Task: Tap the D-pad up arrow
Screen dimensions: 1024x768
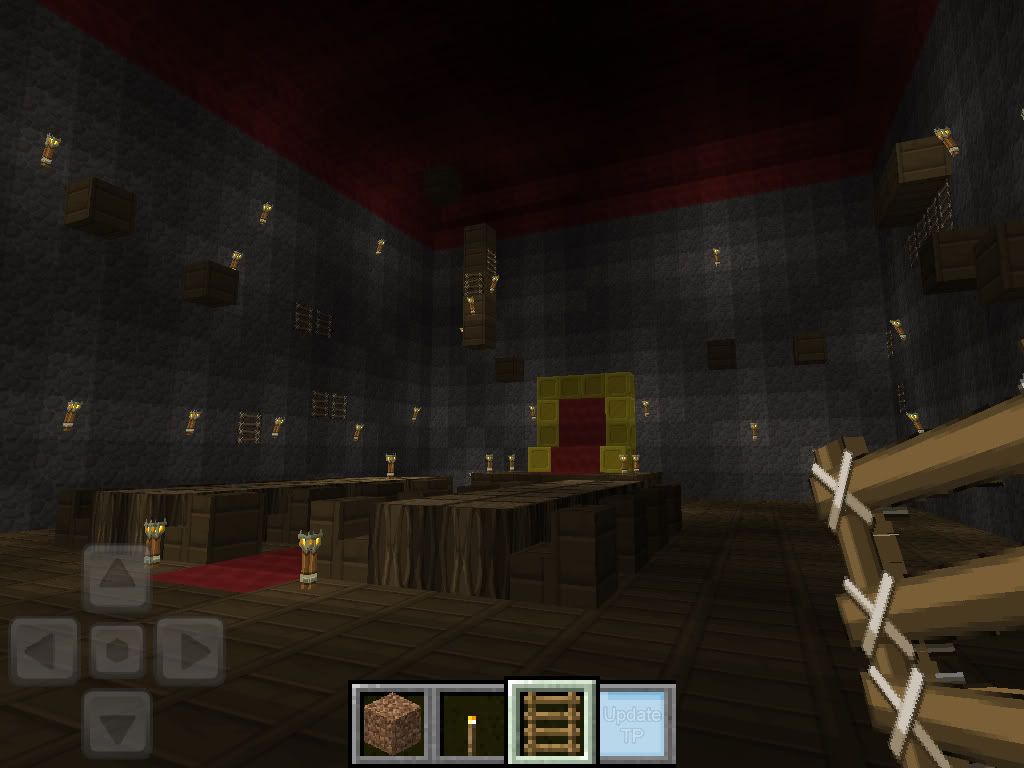Action: (117, 578)
